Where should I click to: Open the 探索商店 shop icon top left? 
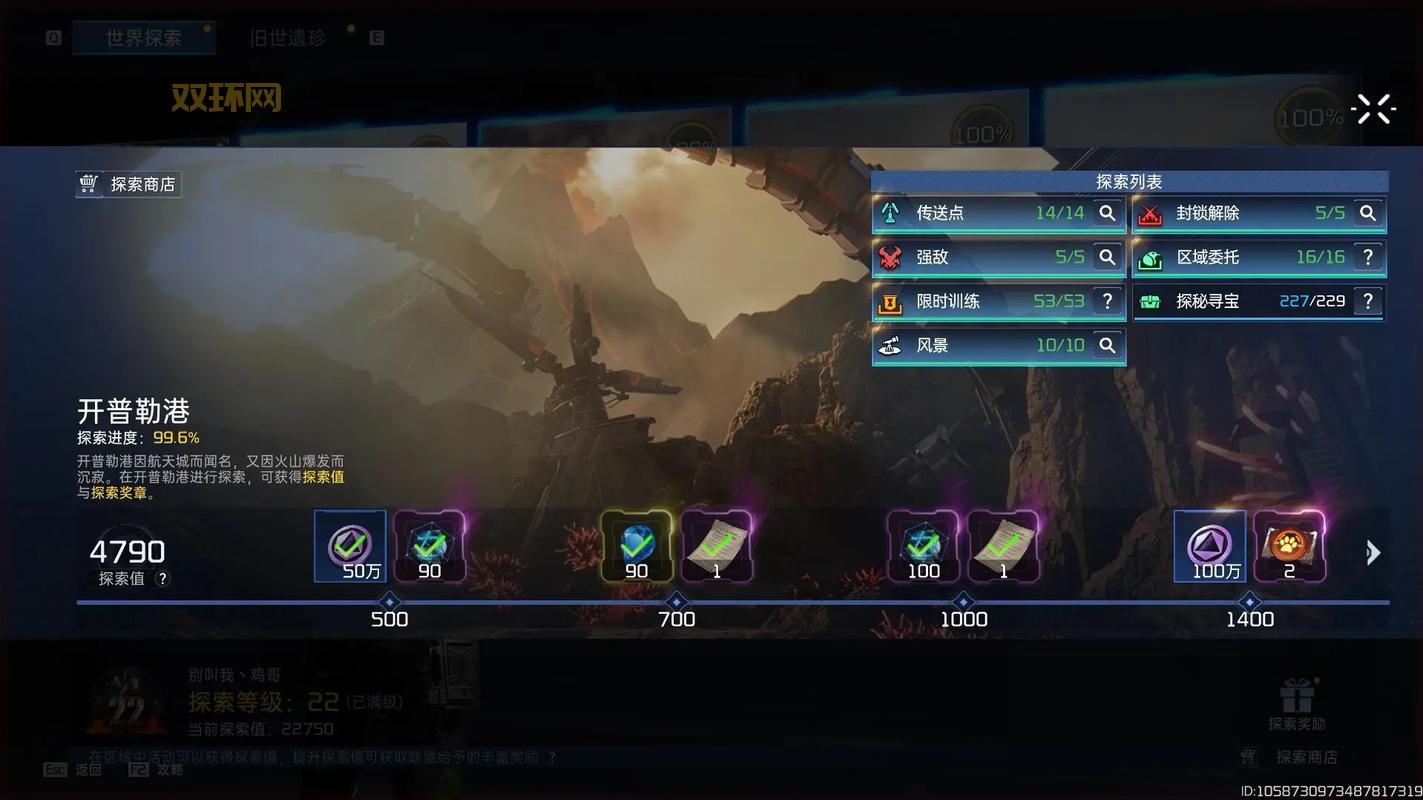pos(89,183)
